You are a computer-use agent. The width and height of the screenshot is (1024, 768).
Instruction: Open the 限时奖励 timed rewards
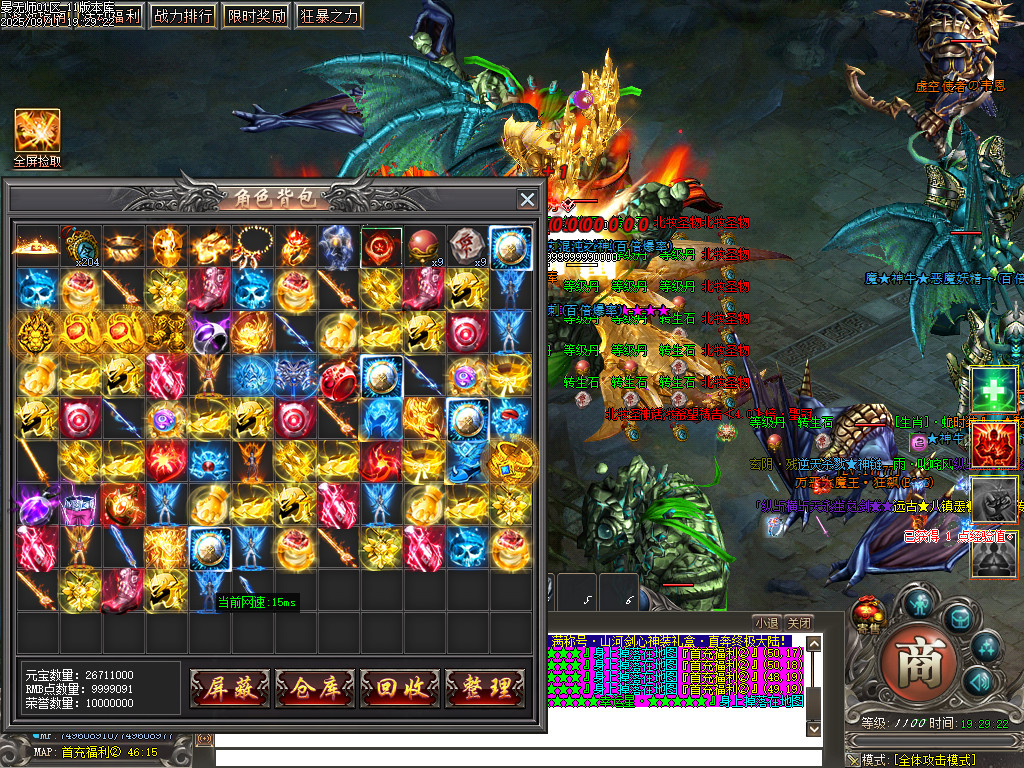pos(256,16)
